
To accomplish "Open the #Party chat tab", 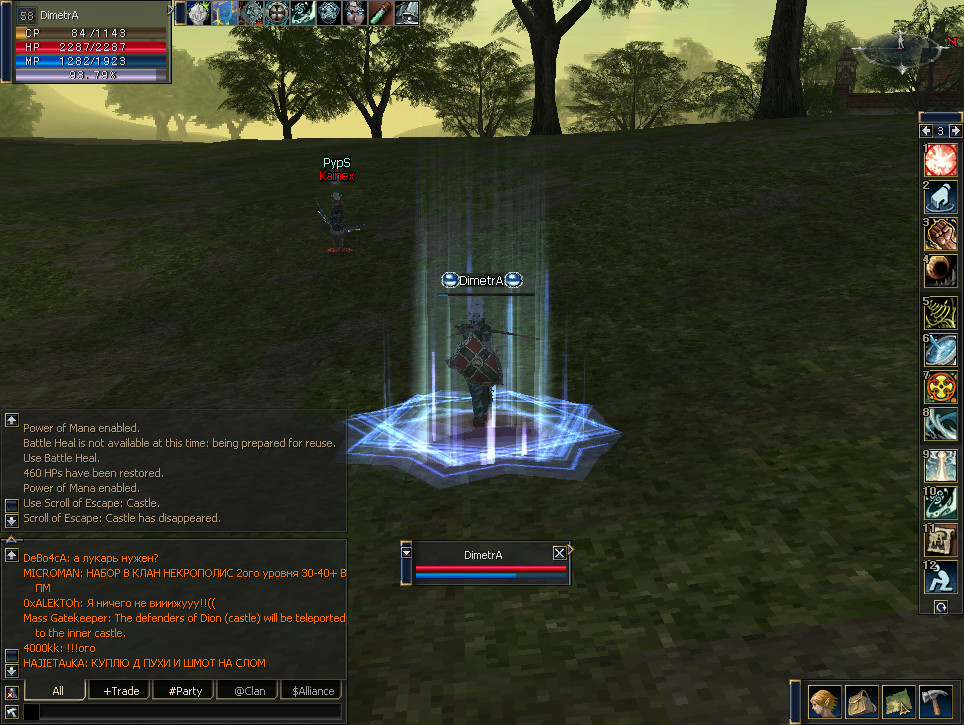I will pyautogui.click(x=185, y=691).
